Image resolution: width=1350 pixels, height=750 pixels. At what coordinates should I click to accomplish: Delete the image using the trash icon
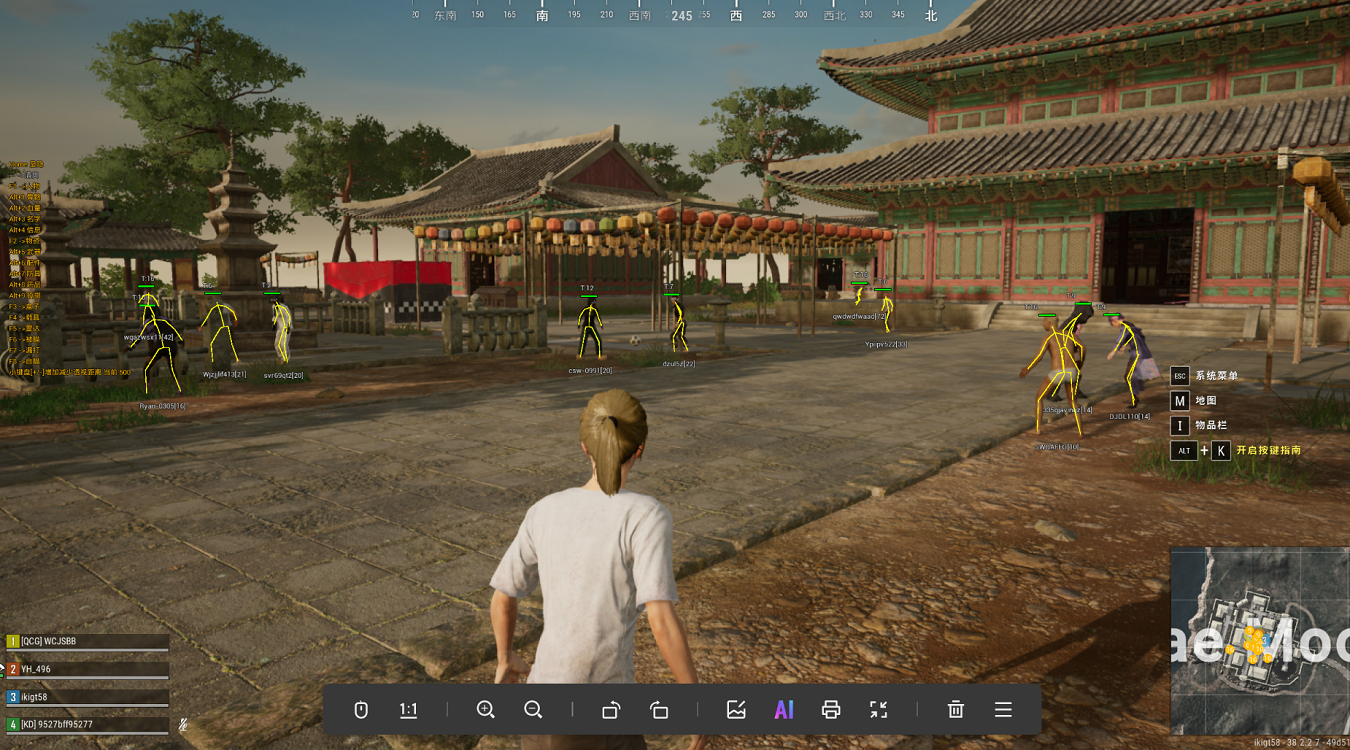coord(955,710)
